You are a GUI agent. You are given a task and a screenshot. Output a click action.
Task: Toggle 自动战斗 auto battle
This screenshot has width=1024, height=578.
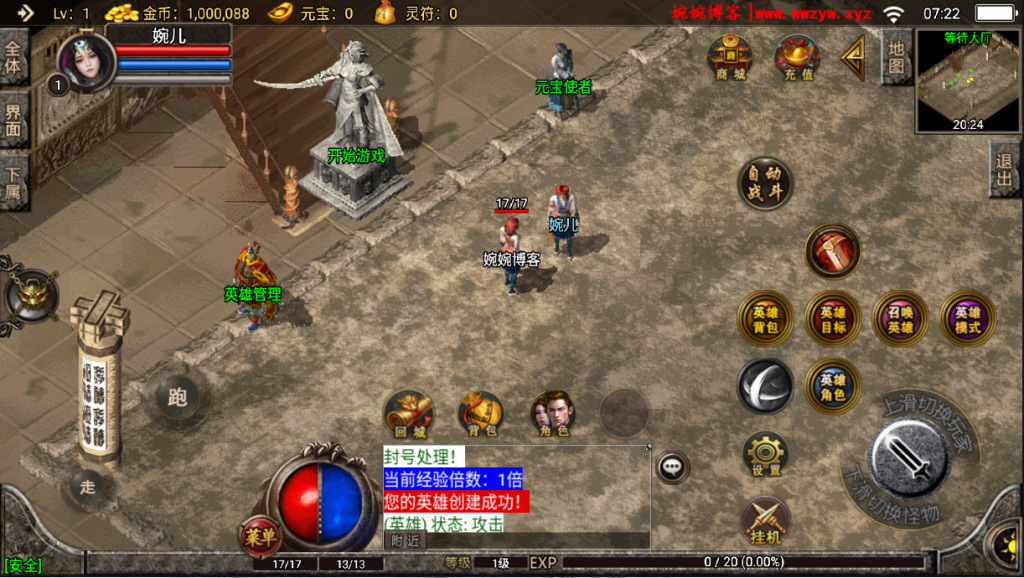(765, 184)
